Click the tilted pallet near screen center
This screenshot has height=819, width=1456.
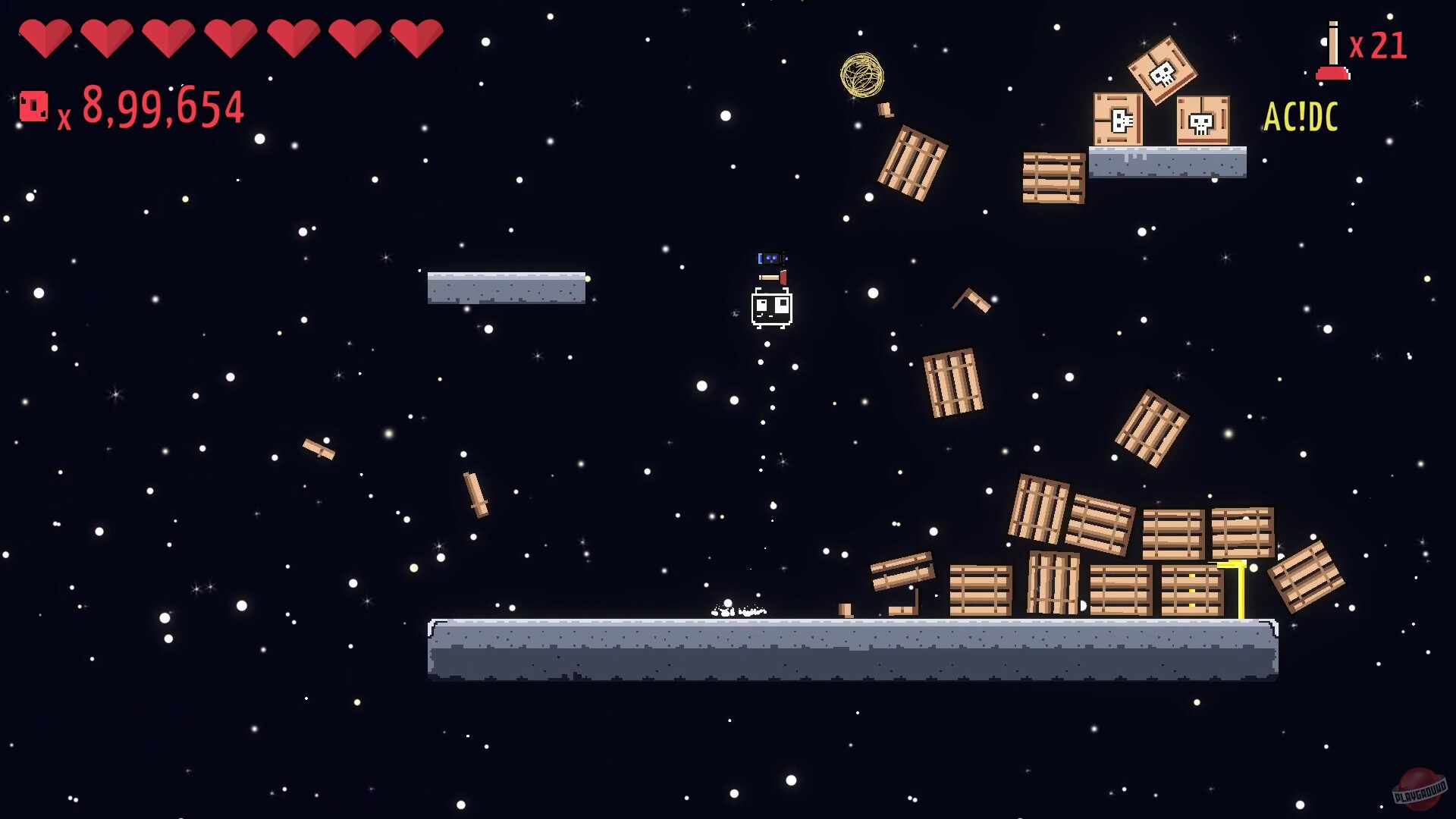[x=952, y=383]
